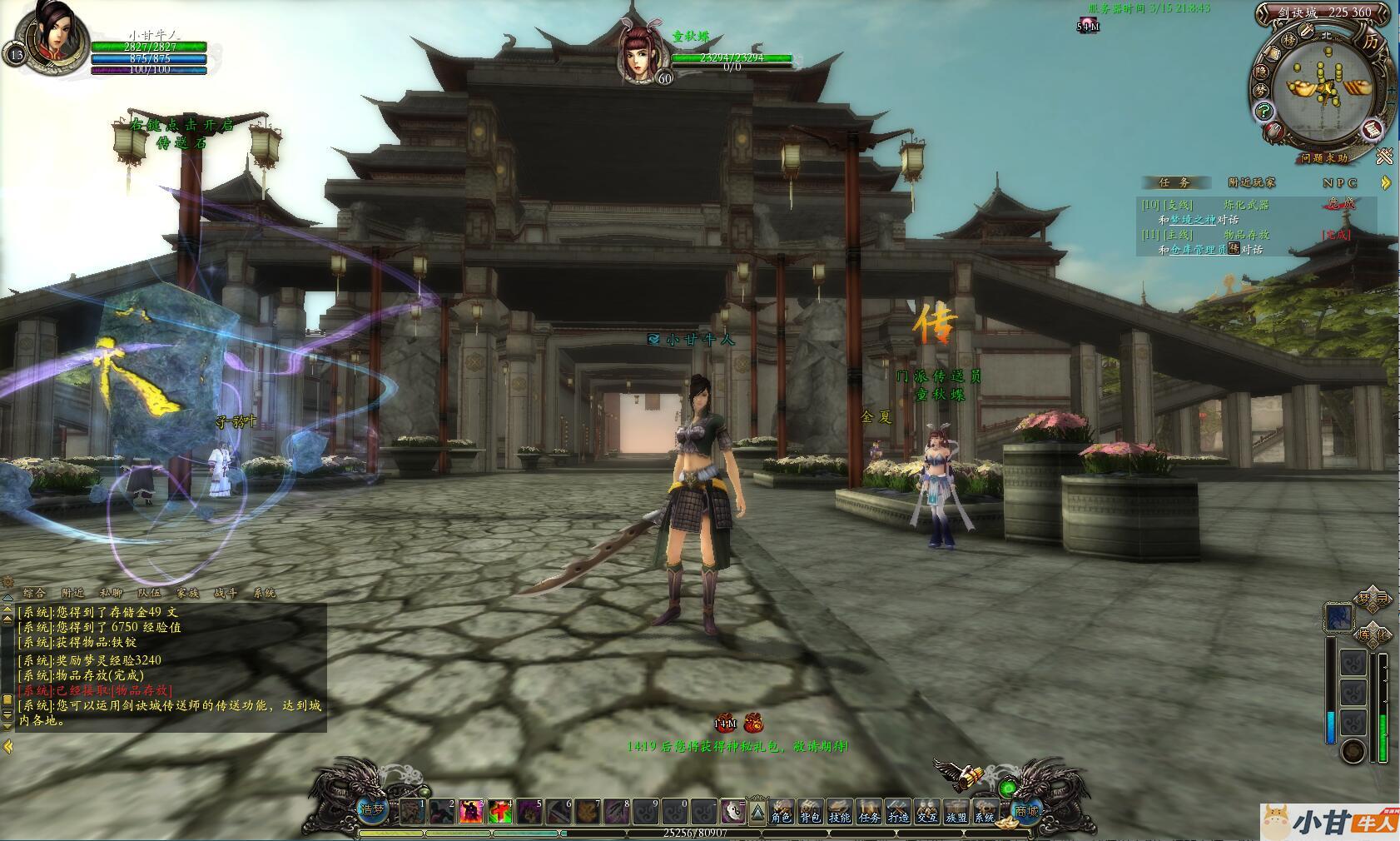The height and width of the screenshot is (841, 1400).
Task: Open the 历 calendar button on minimap
Action: pos(1370,40)
